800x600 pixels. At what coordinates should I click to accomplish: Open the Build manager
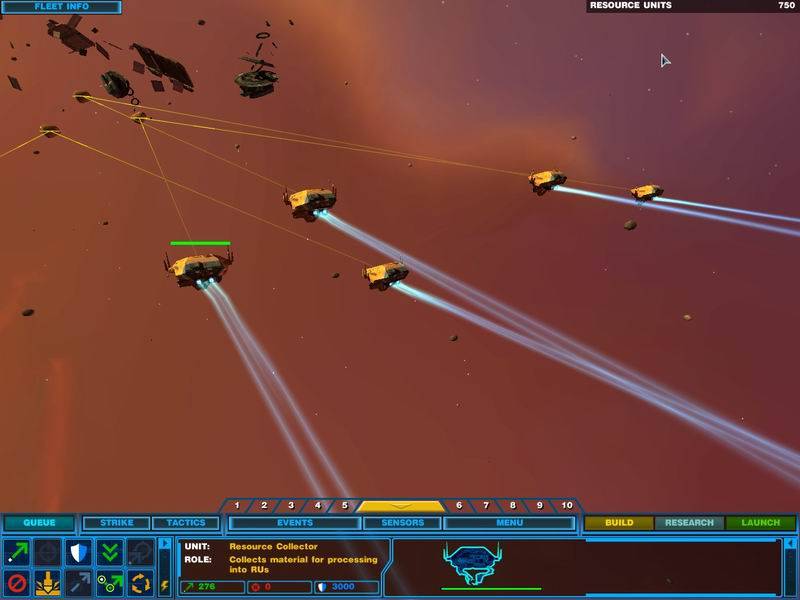pyautogui.click(x=619, y=523)
